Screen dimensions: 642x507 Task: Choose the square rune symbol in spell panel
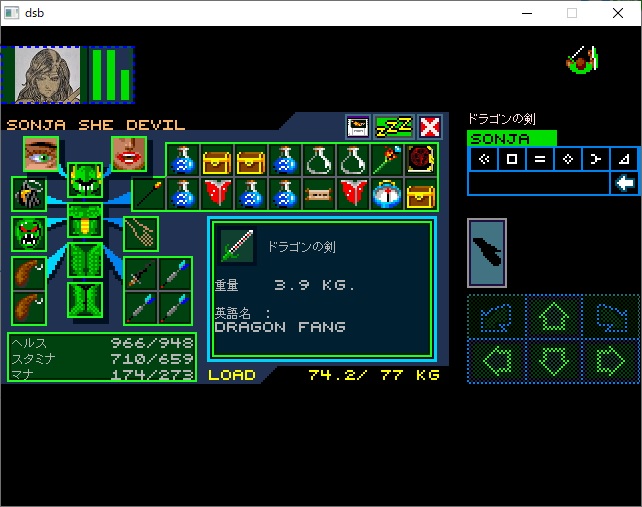click(511, 159)
